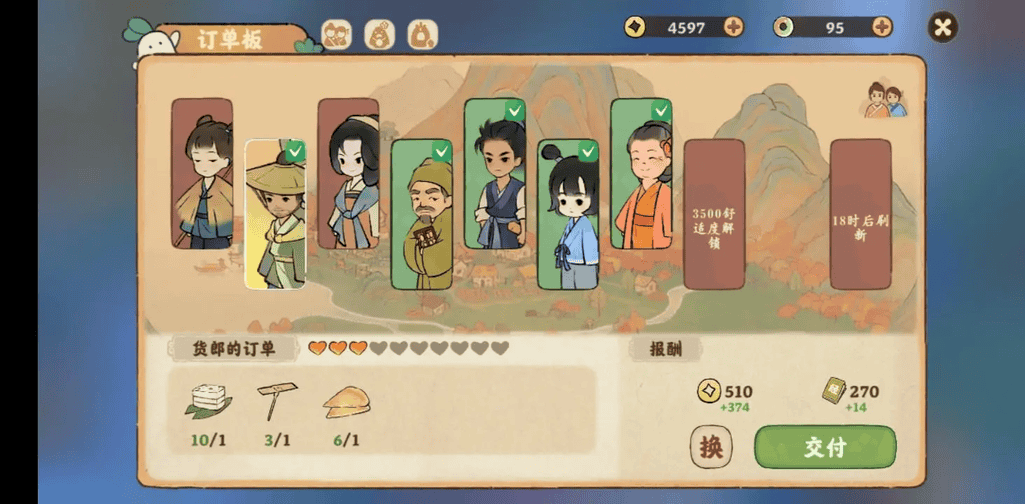Add more copper coins via the plus button
Image resolution: width=1025 pixels, height=504 pixels.
[733, 27]
